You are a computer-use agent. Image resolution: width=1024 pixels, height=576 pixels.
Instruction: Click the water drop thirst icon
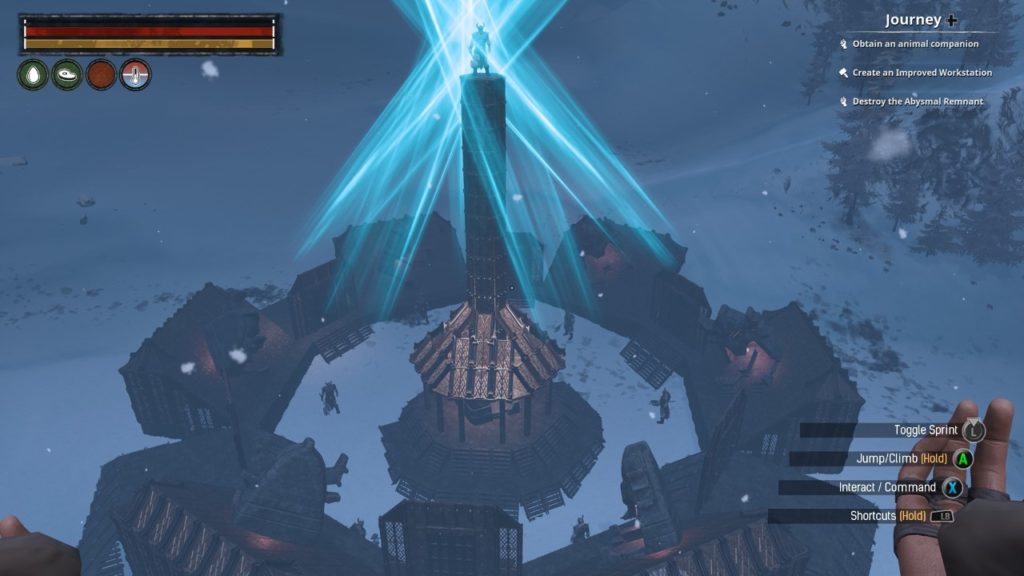pyautogui.click(x=33, y=75)
